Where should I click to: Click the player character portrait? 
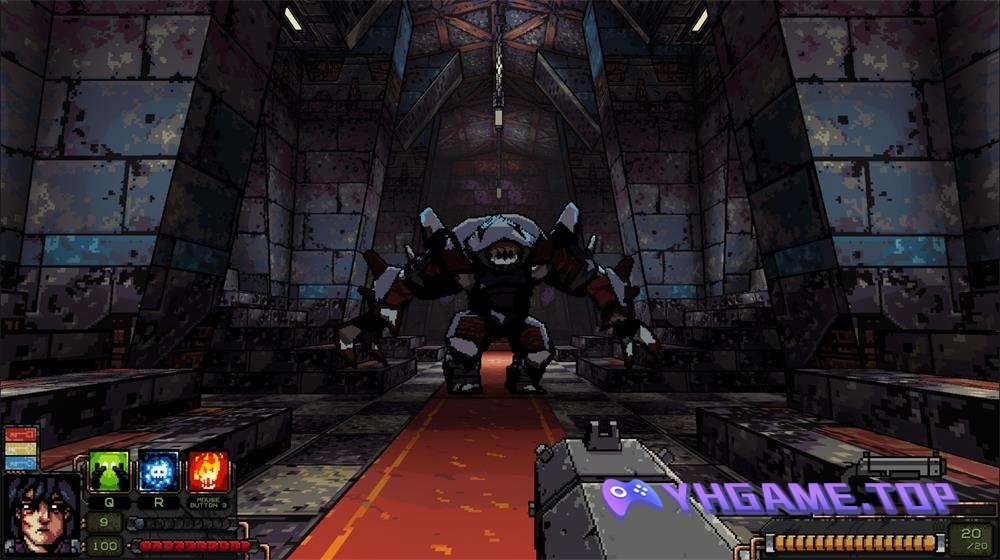(x=42, y=515)
